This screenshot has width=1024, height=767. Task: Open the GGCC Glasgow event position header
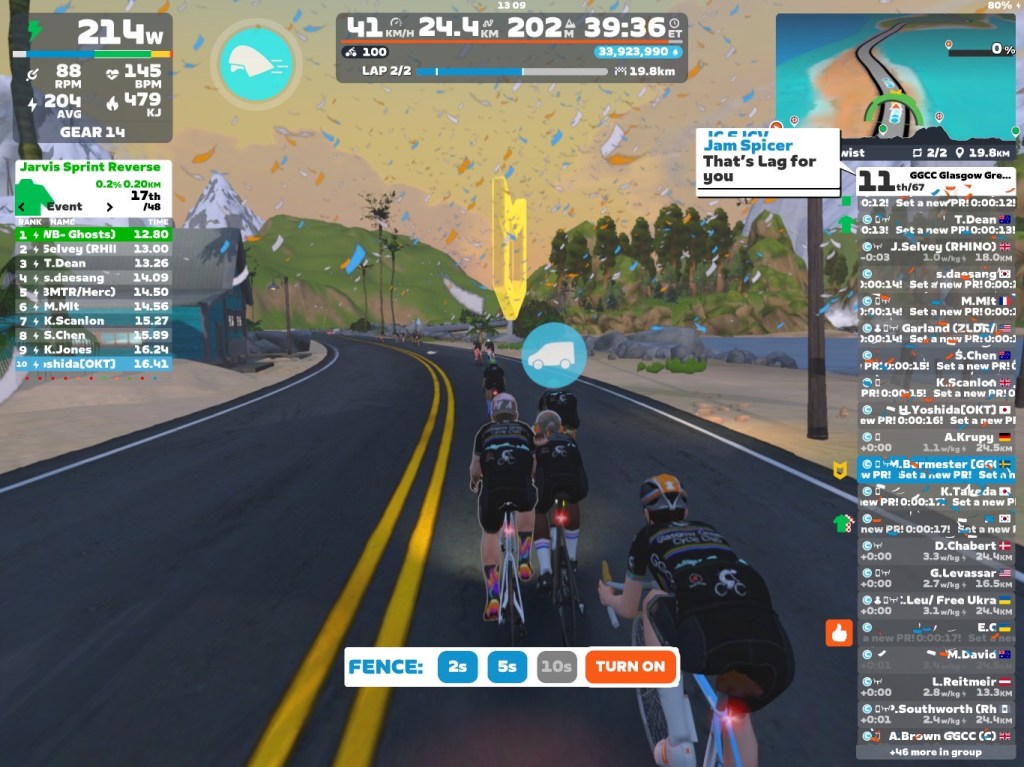pyautogui.click(x=936, y=180)
